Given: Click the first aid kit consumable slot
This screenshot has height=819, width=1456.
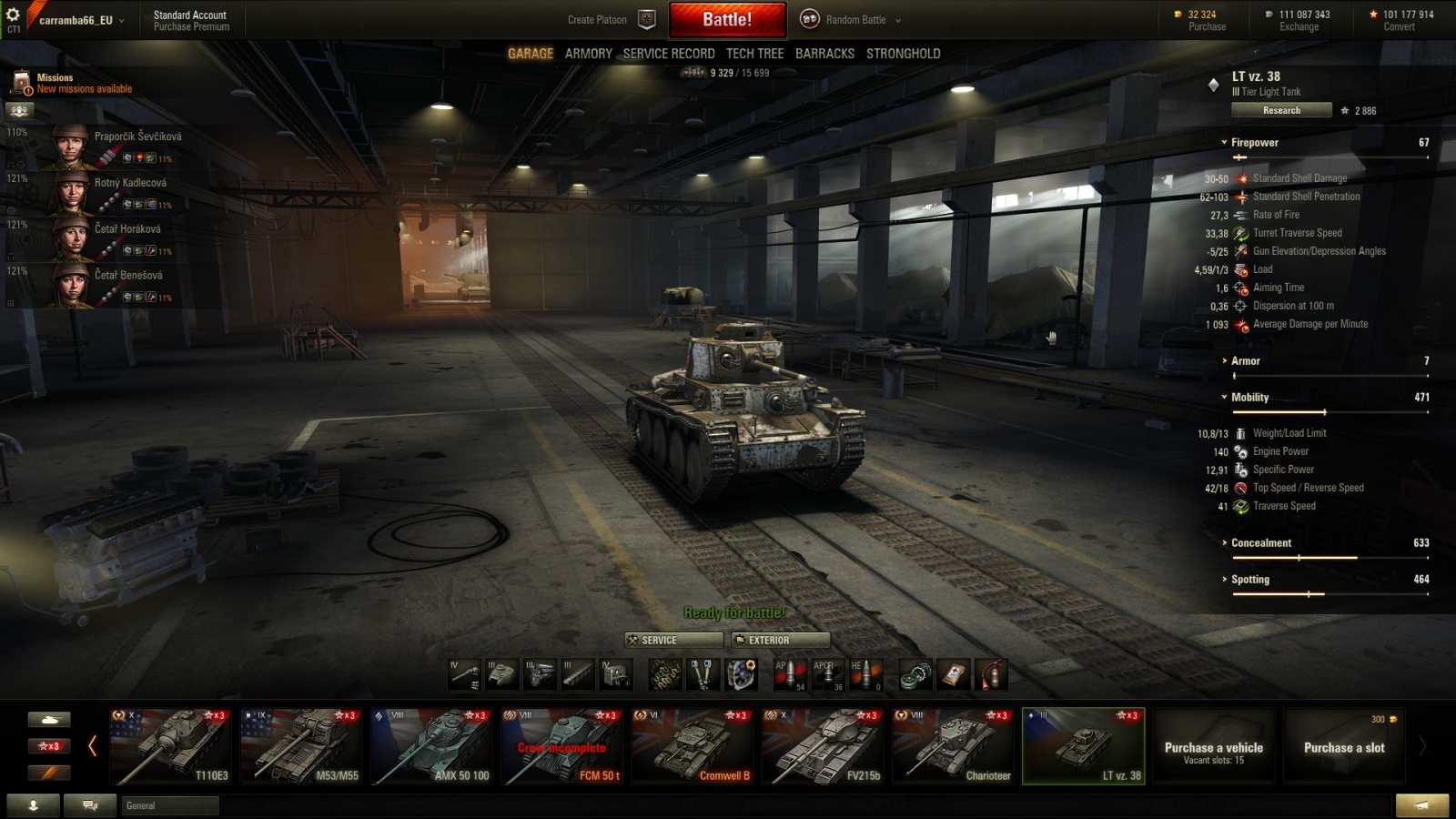Looking at the screenshot, I should click(953, 674).
